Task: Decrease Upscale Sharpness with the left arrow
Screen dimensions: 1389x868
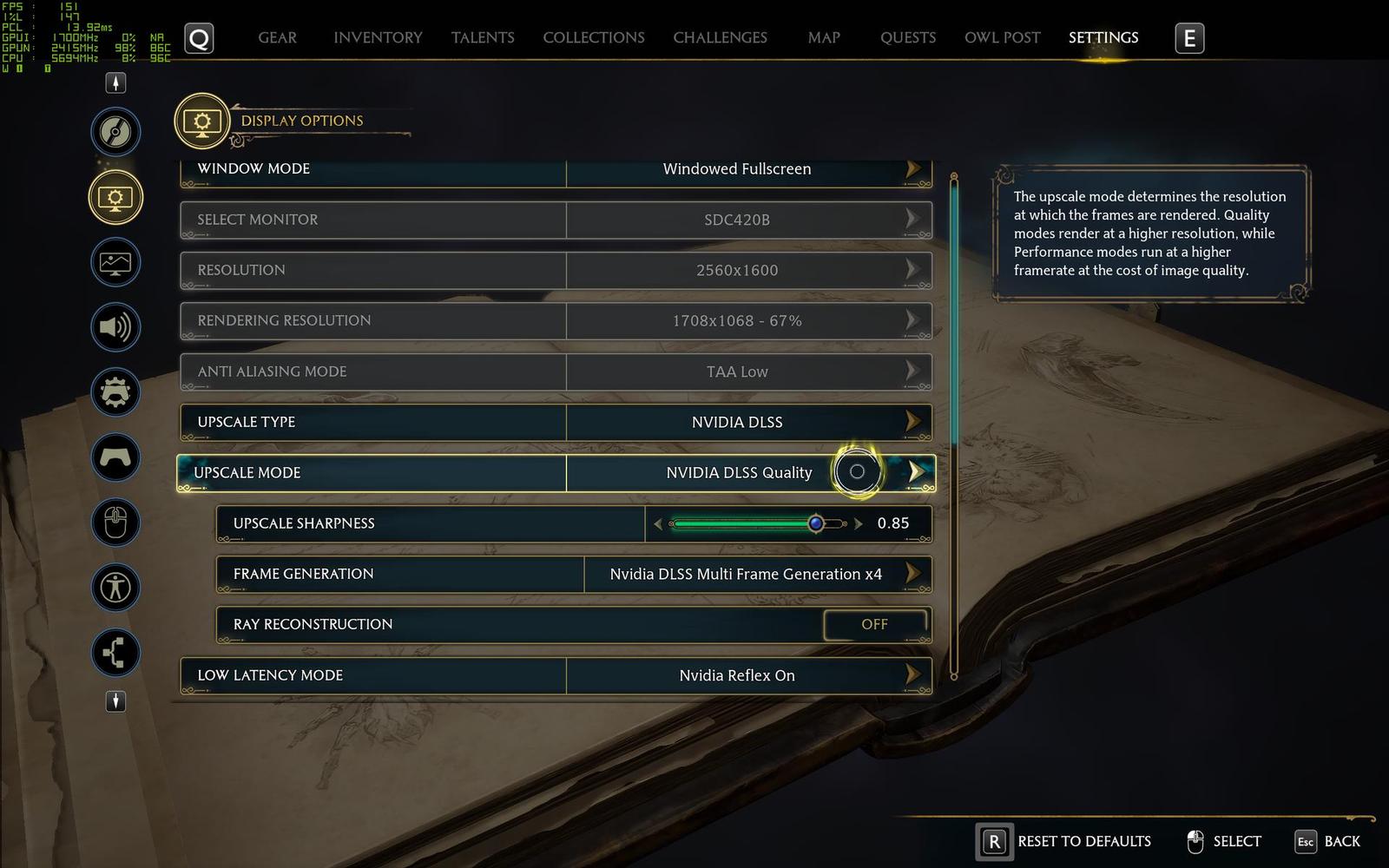Action: 658,523
